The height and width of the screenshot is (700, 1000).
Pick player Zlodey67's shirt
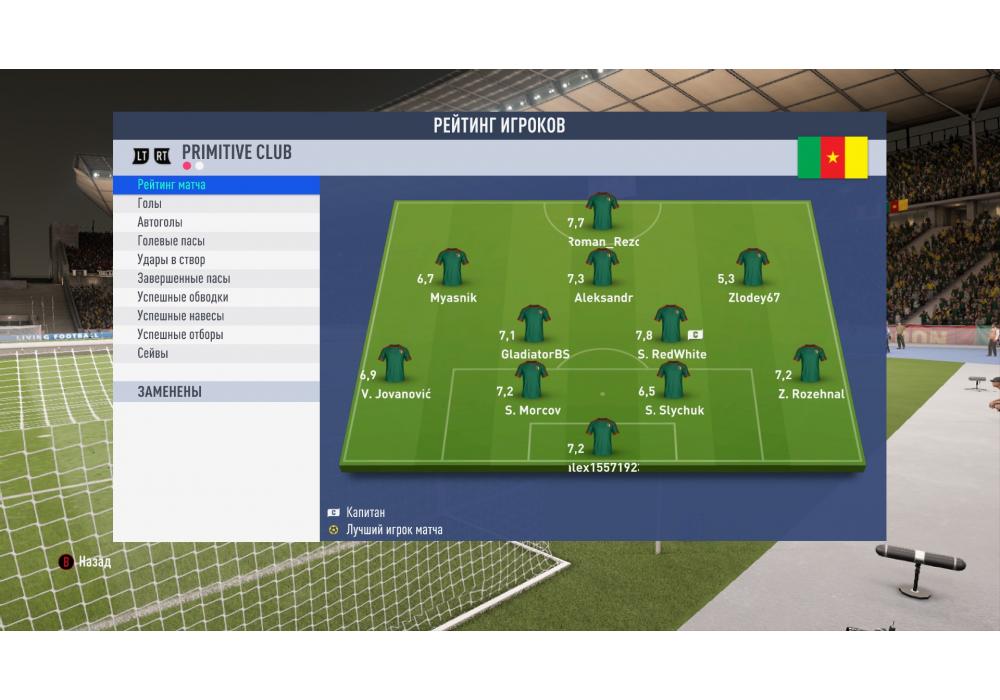[753, 268]
